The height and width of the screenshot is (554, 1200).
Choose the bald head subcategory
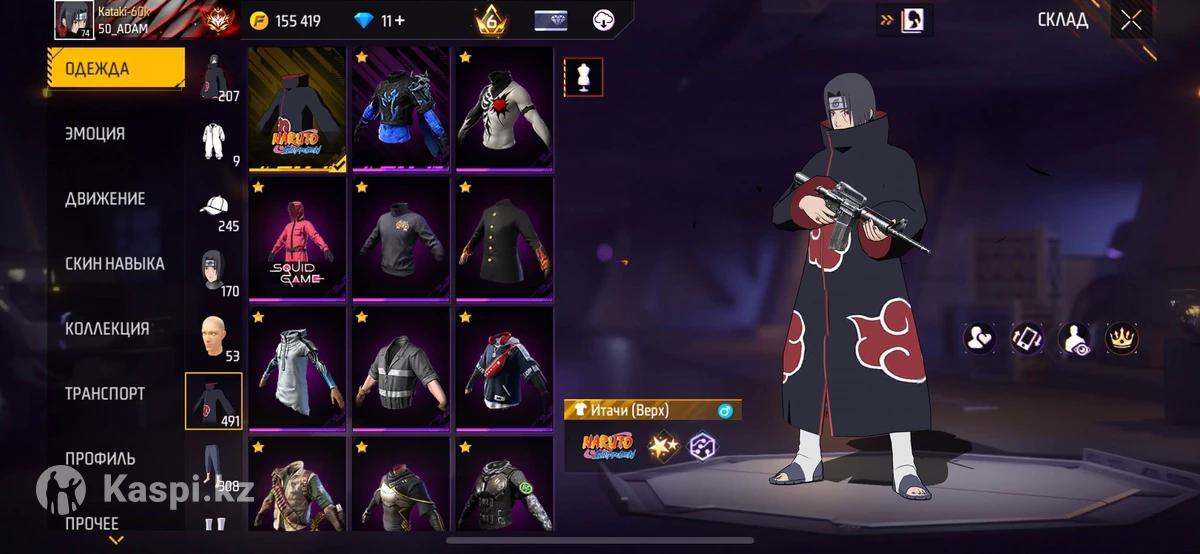(213, 340)
